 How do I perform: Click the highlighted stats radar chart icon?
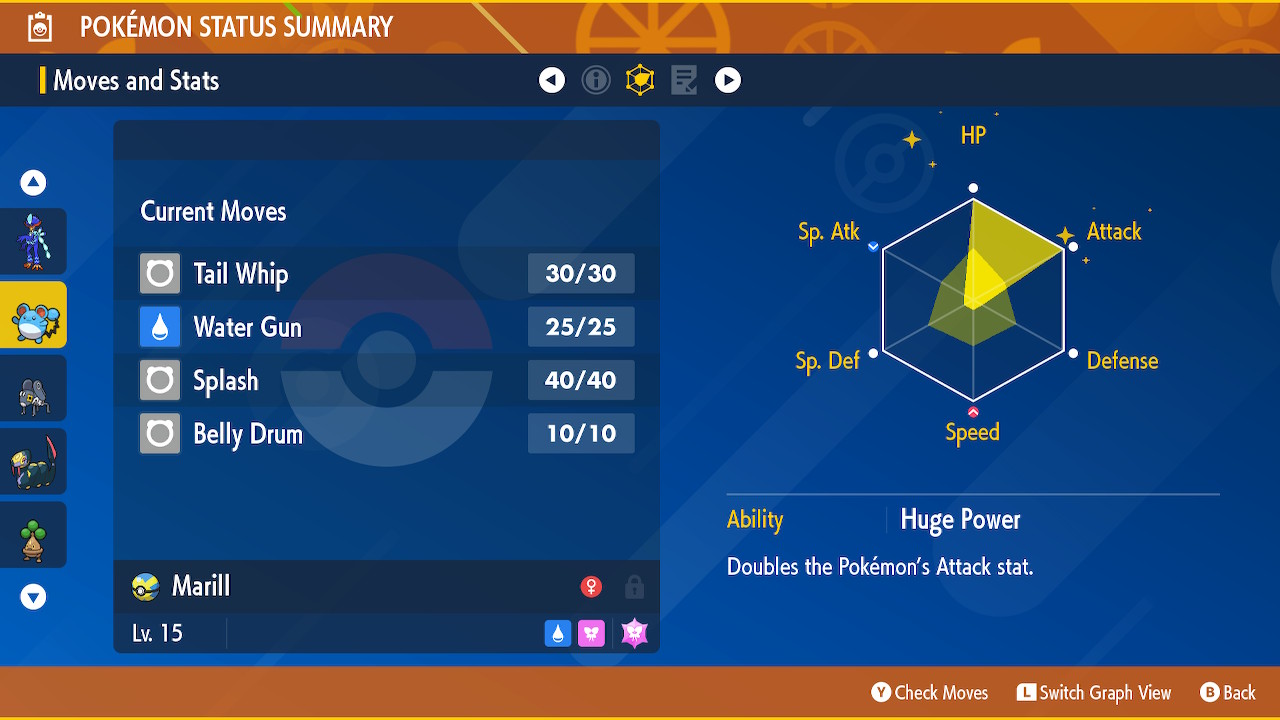click(640, 80)
